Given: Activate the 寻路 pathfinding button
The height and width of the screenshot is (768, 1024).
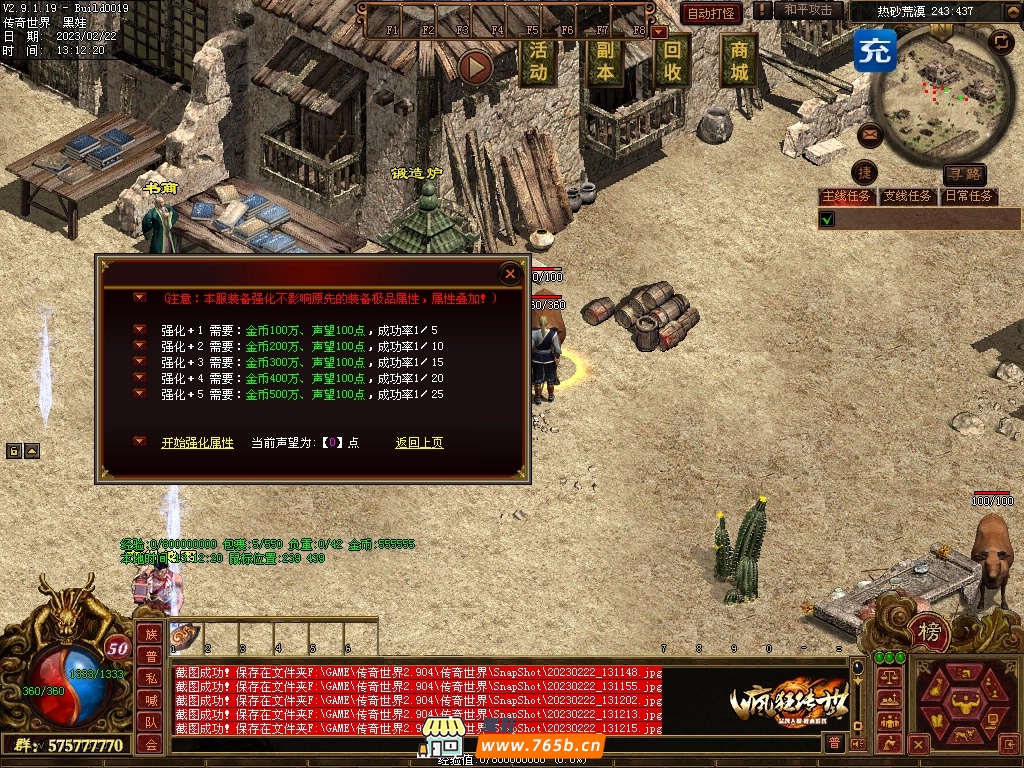Looking at the screenshot, I should coord(965,175).
